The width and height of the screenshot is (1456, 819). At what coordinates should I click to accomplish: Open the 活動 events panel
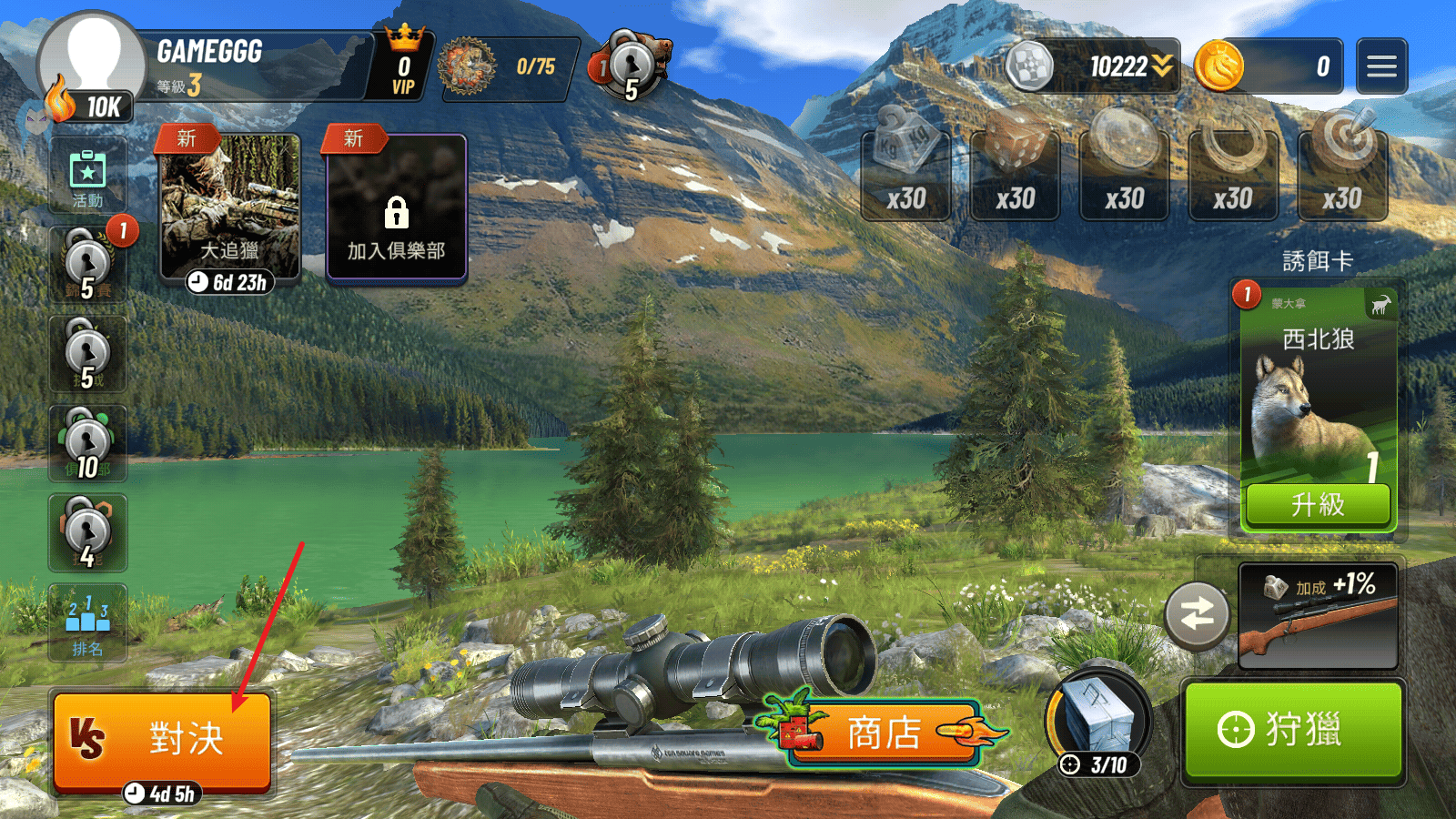click(x=87, y=177)
